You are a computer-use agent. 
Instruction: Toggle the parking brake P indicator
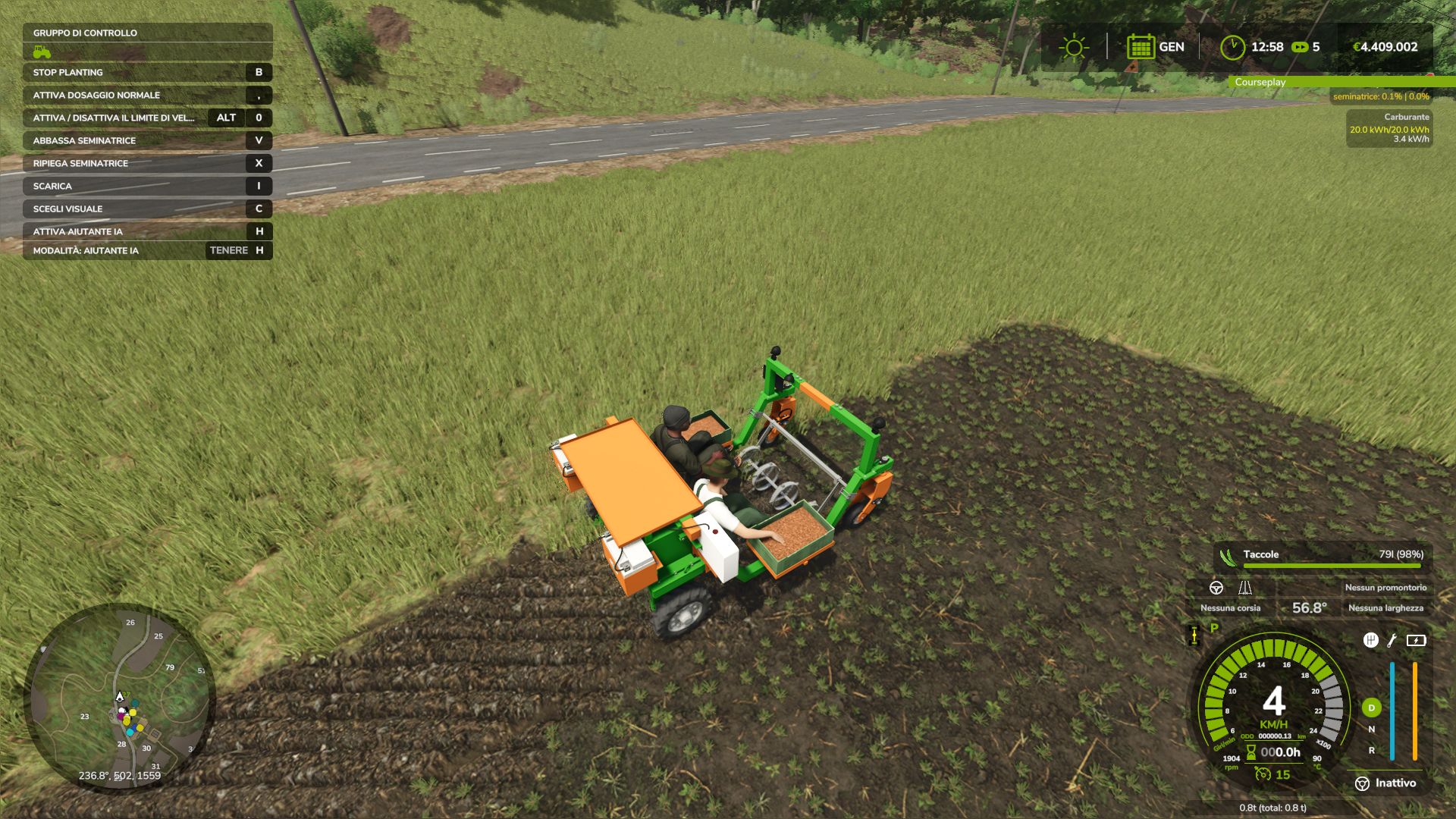click(x=1214, y=628)
